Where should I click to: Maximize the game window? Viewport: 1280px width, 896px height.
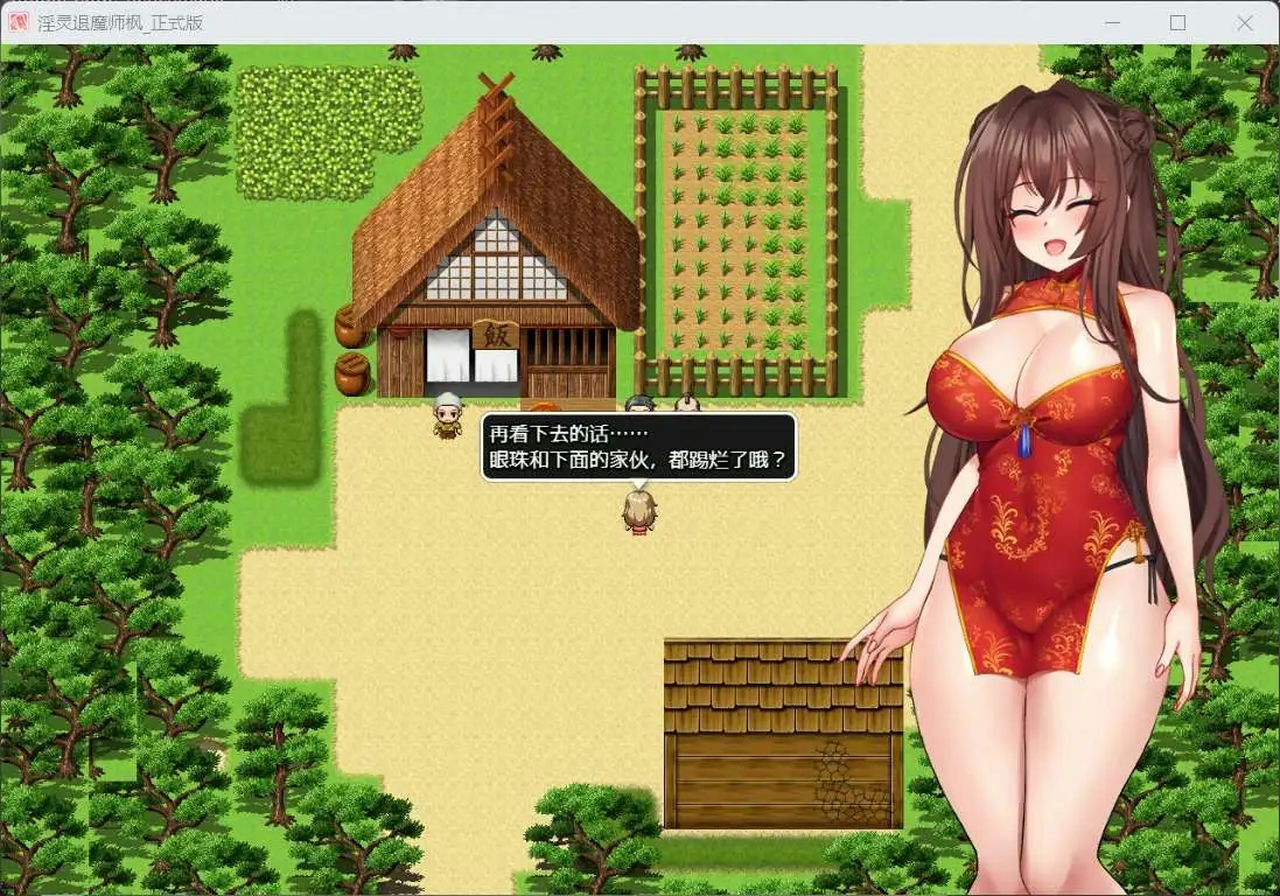tap(1180, 21)
